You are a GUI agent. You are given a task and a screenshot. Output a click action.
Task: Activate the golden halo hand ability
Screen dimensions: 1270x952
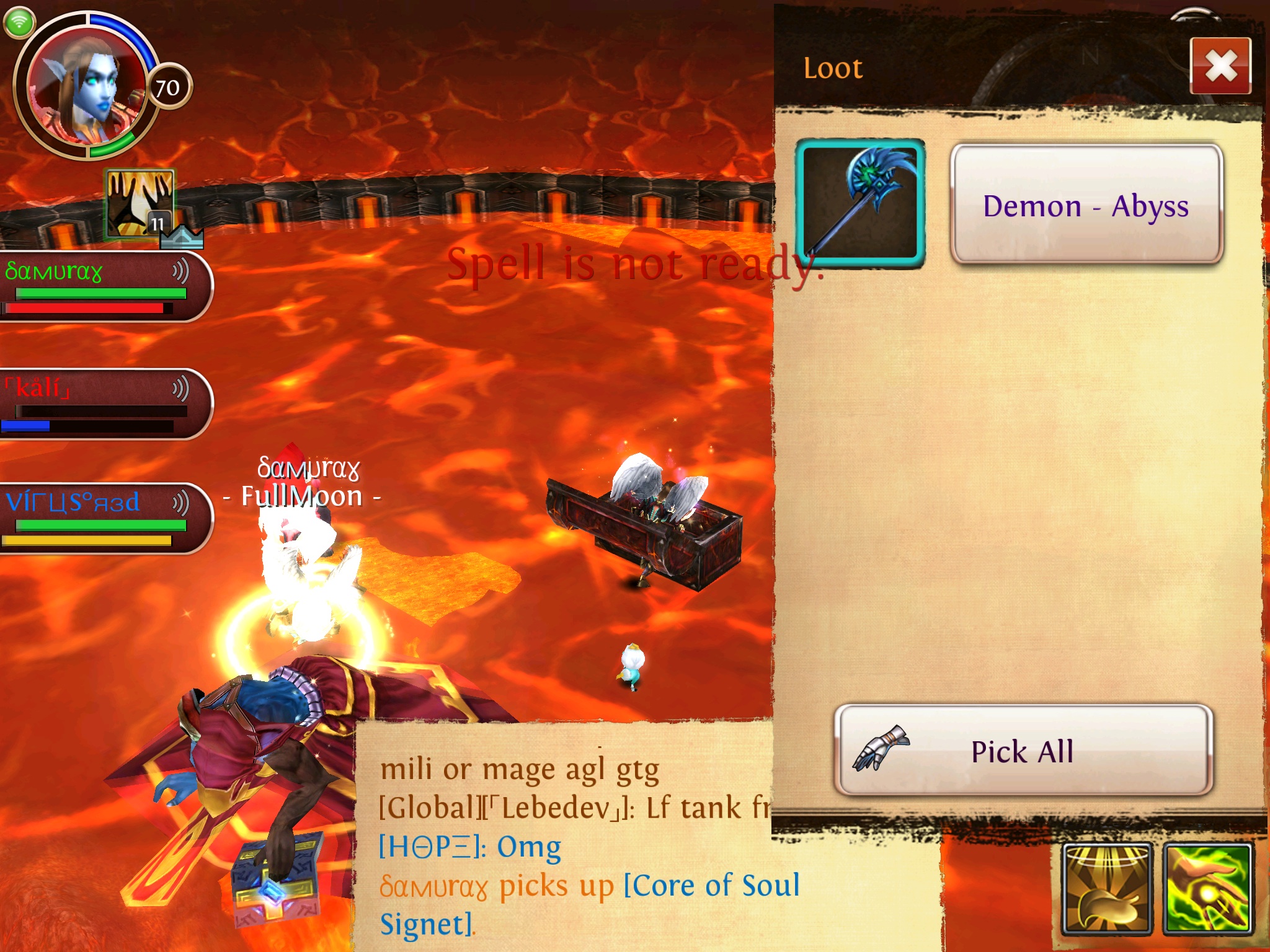click(1107, 889)
